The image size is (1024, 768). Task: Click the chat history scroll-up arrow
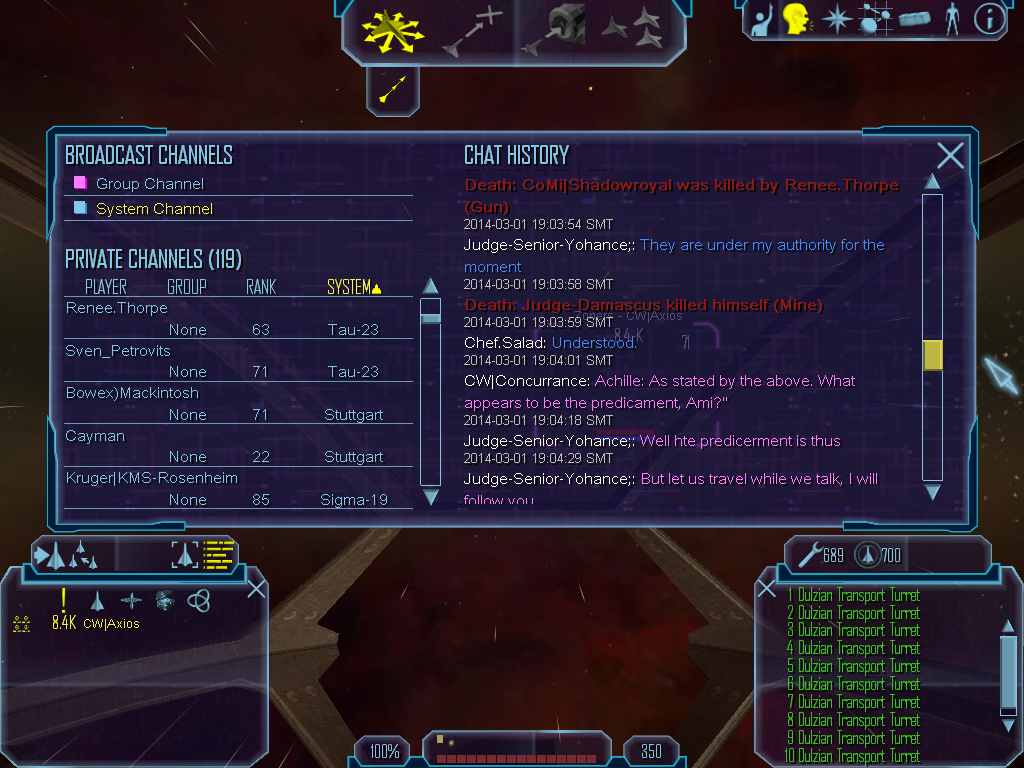(932, 181)
